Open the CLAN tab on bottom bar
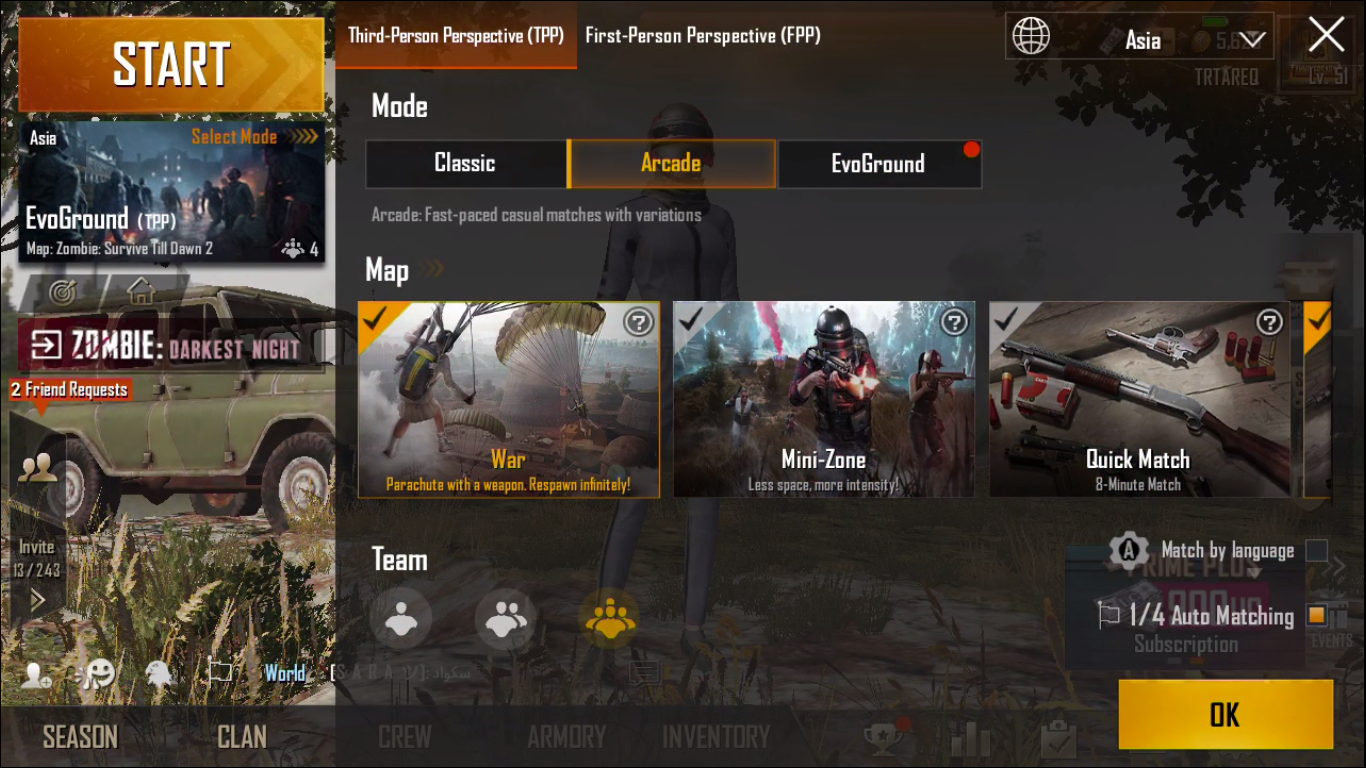 coord(240,736)
